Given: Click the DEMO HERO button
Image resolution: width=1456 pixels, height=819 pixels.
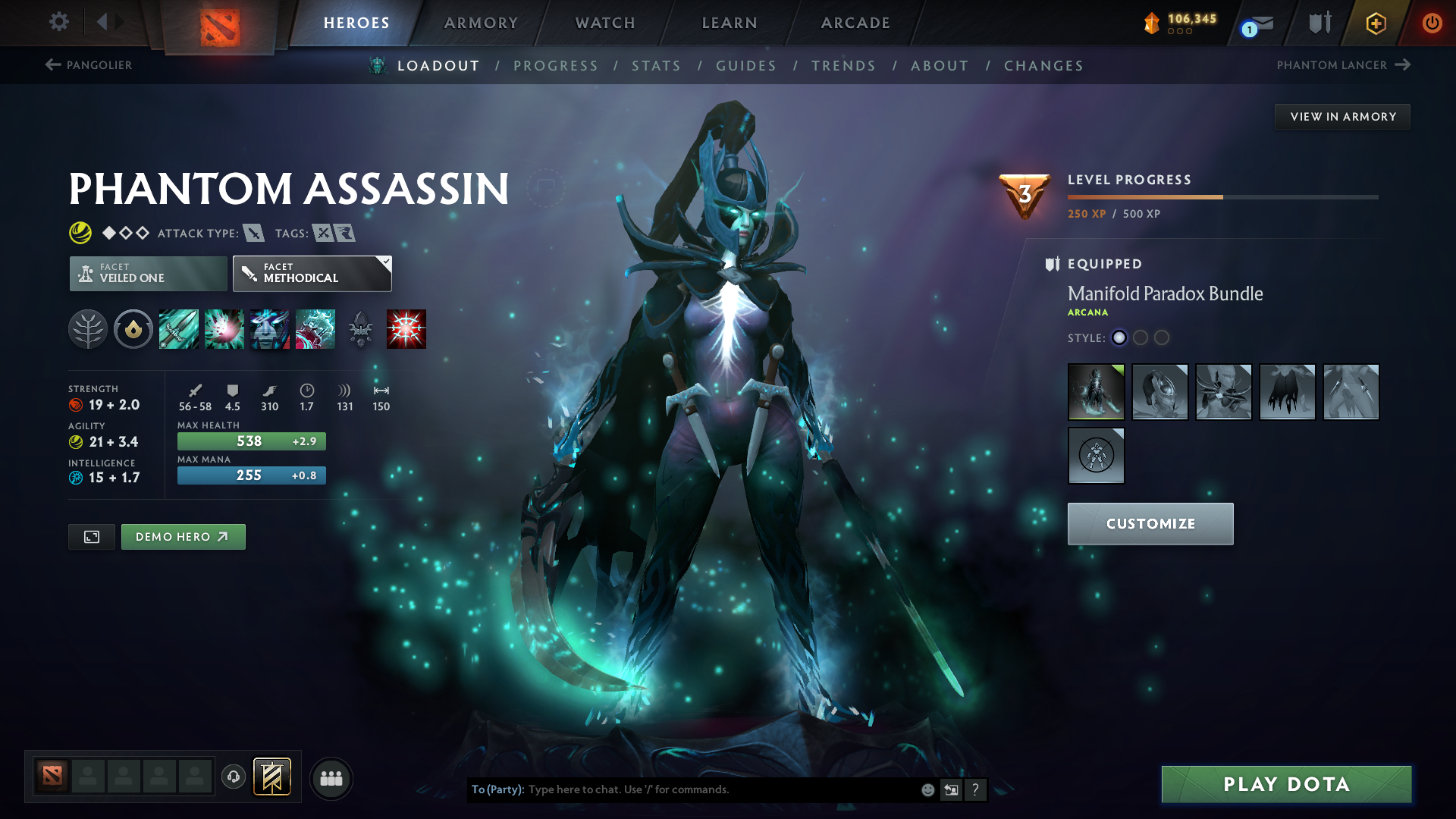Looking at the screenshot, I should click(x=183, y=536).
